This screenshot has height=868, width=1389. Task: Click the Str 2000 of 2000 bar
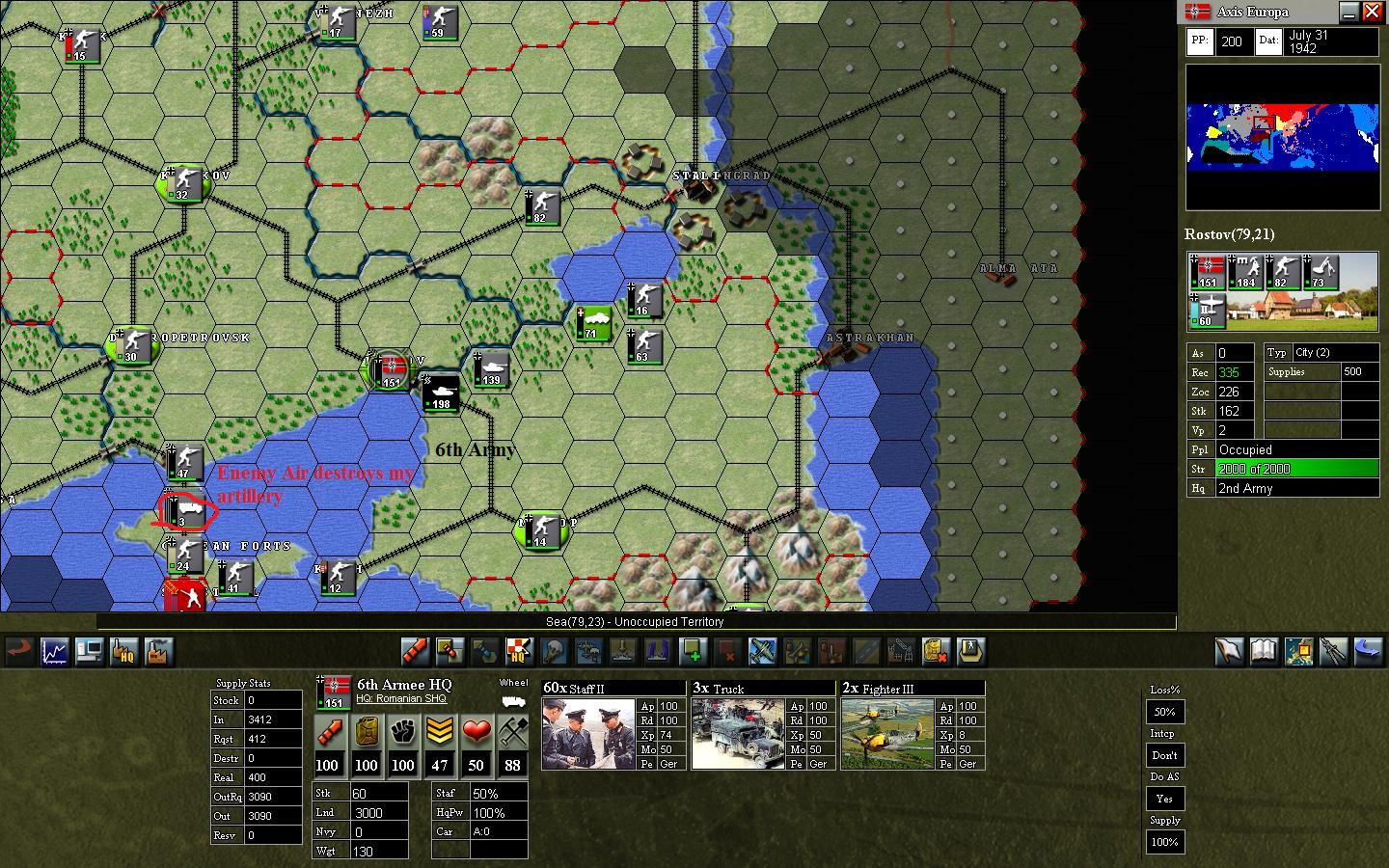coord(1296,469)
